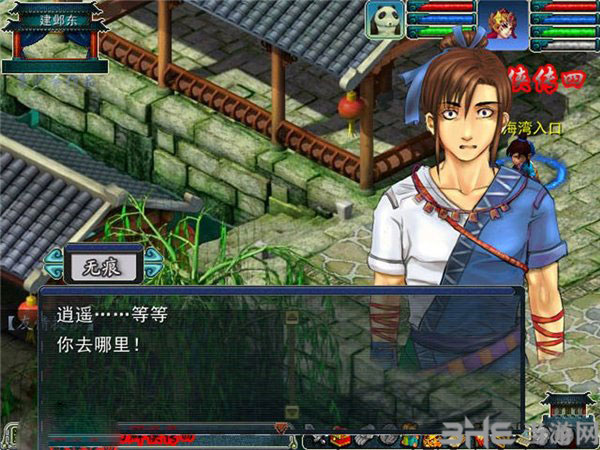Image resolution: width=600 pixels, height=450 pixels.
Task: Click the 无痕 speaker name plate
Action: pos(98,265)
